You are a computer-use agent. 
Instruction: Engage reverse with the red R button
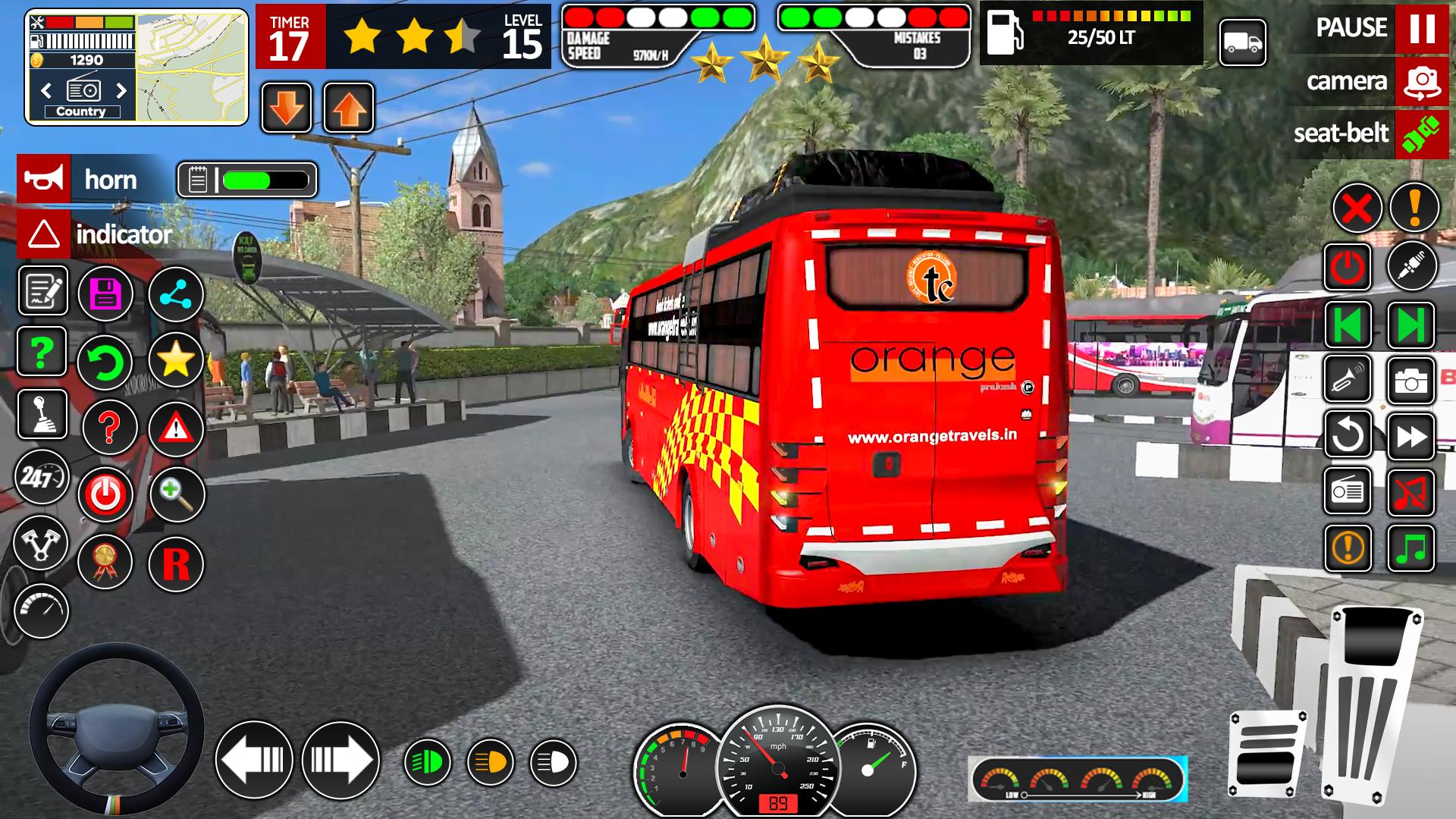(x=176, y=564)
